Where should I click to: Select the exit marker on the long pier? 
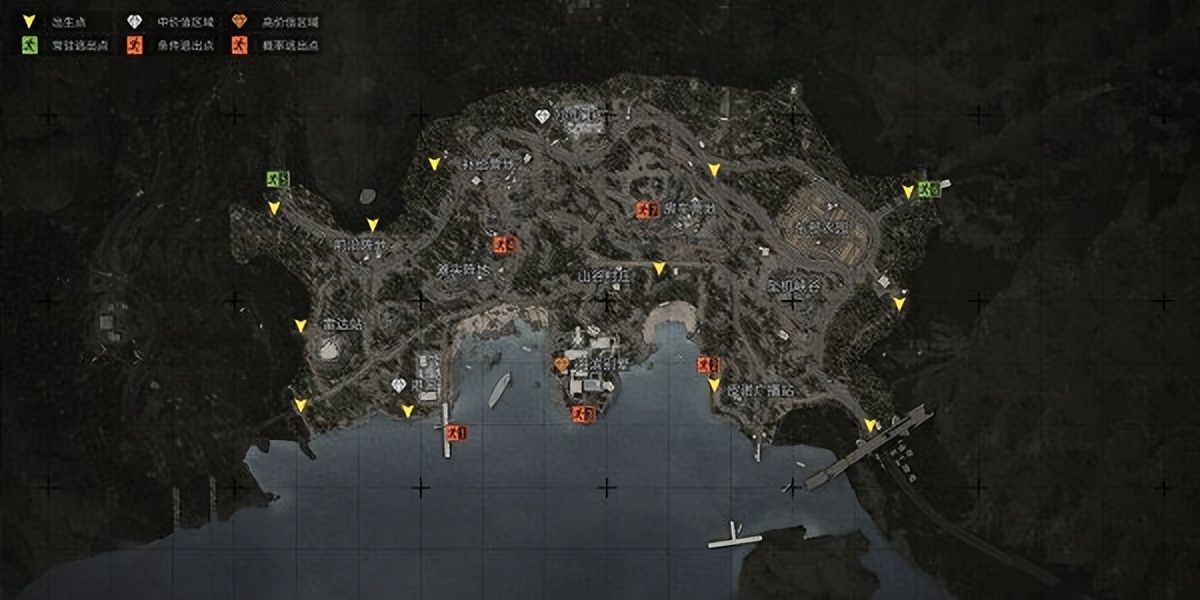[x=457, y=433]
